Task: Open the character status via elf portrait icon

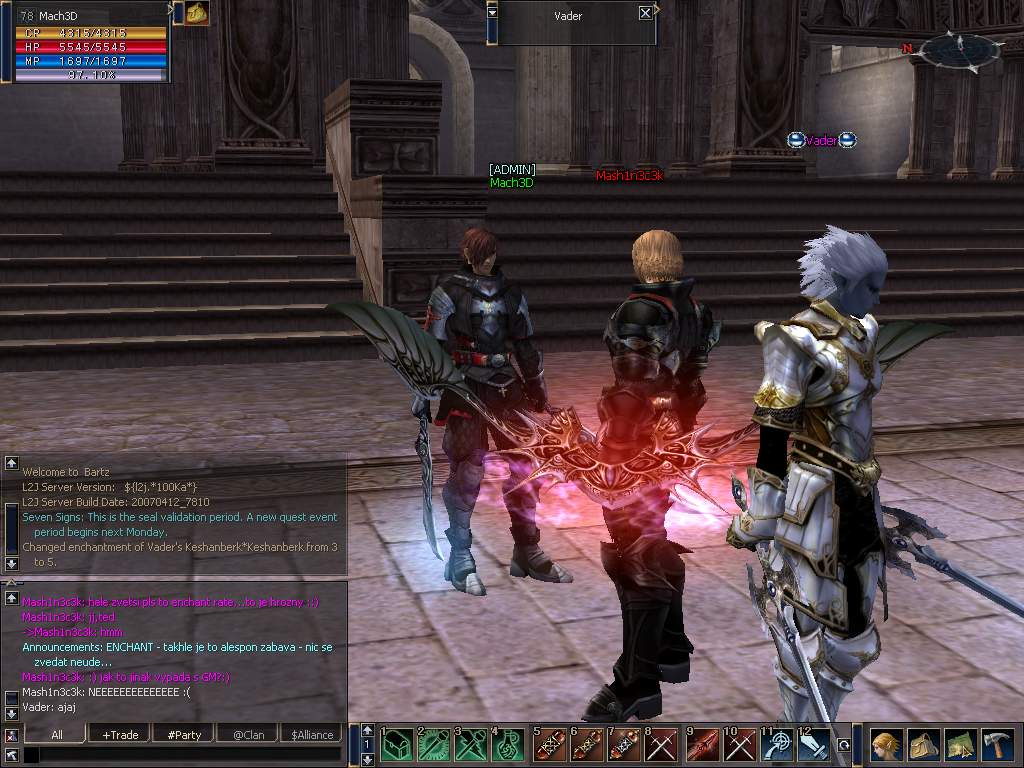Action: pyautogui.click(x=885, y=745)
